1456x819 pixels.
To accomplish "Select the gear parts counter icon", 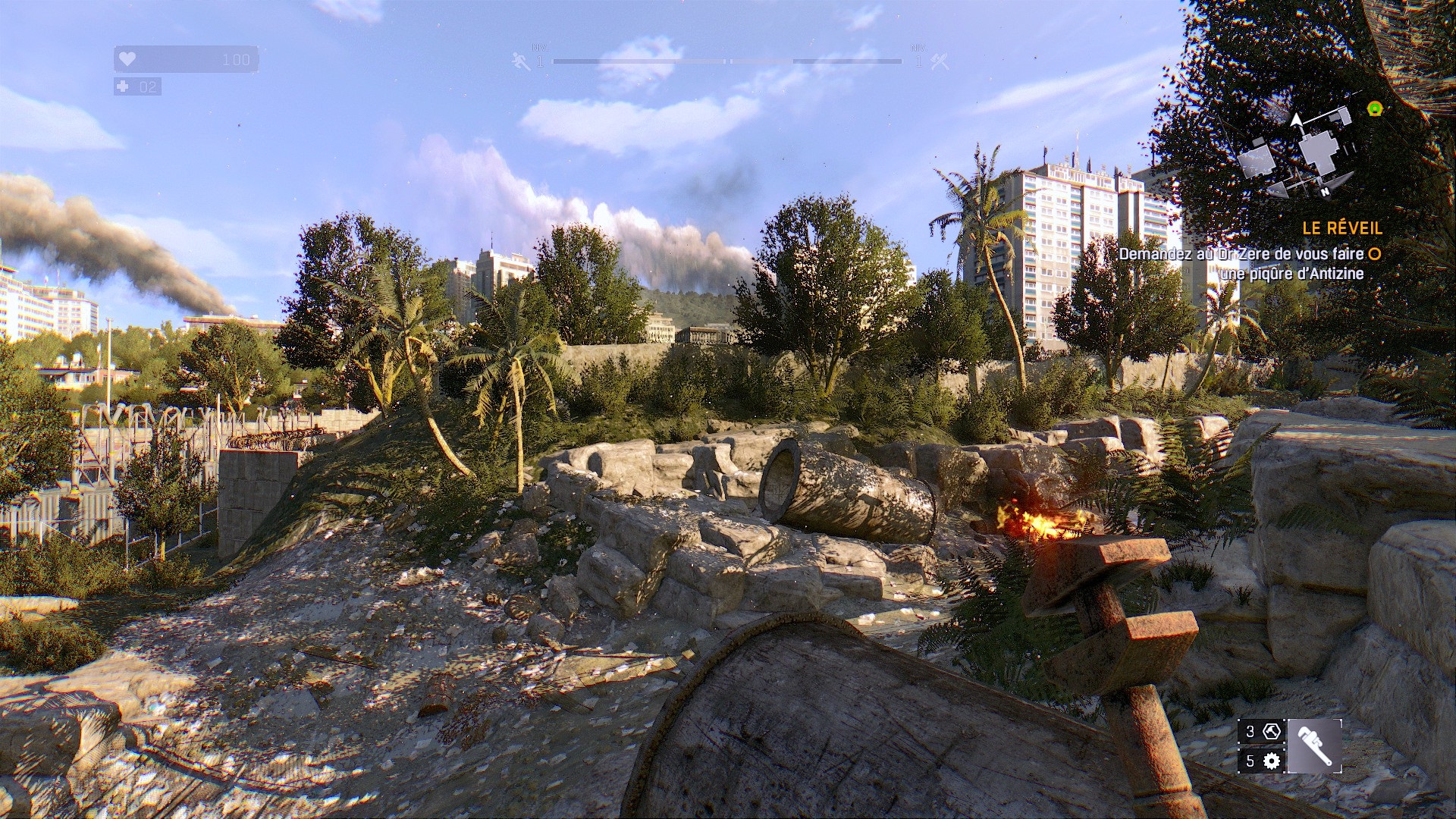I will coord(1272,761).
